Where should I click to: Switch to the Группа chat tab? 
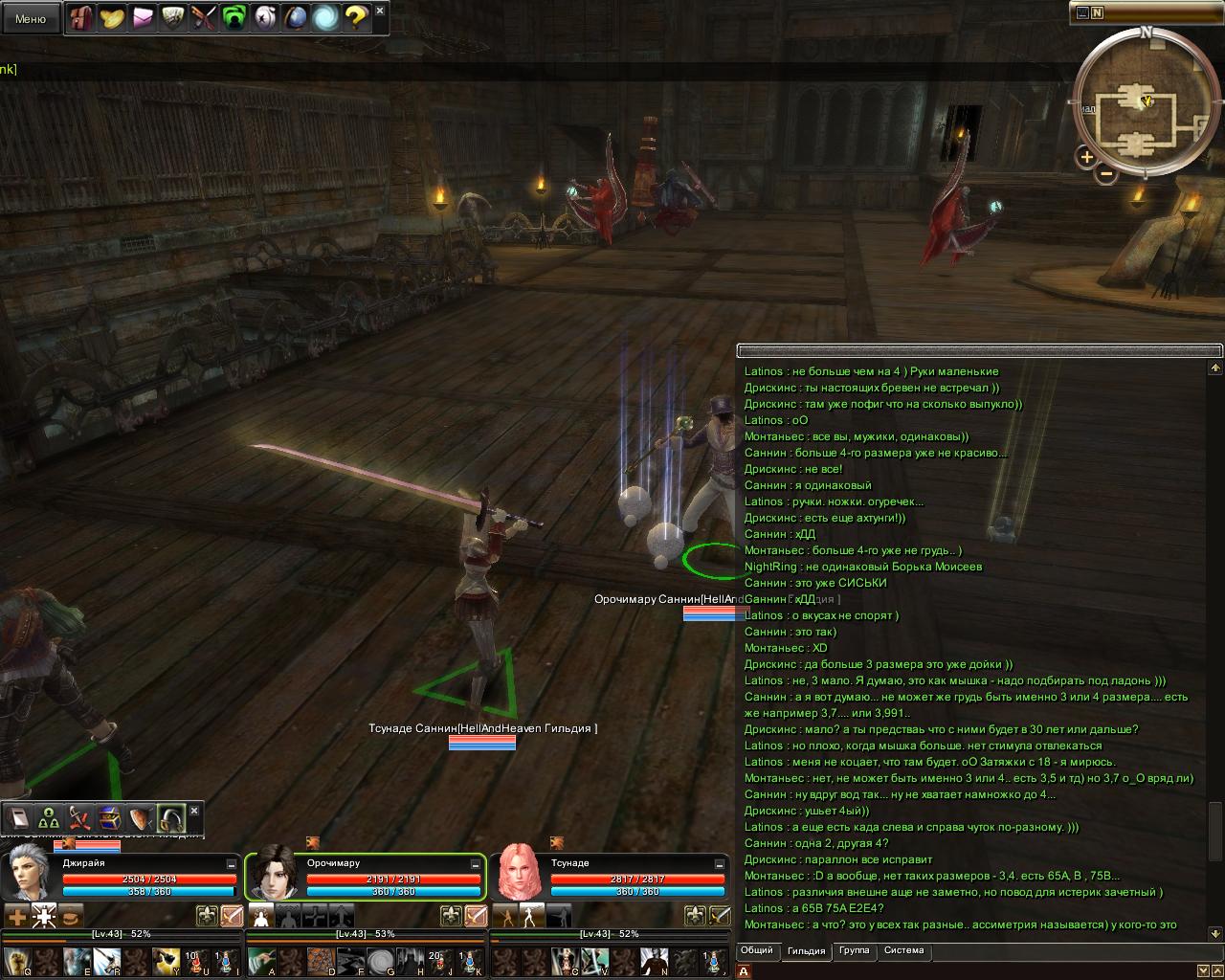pos(854,950)
